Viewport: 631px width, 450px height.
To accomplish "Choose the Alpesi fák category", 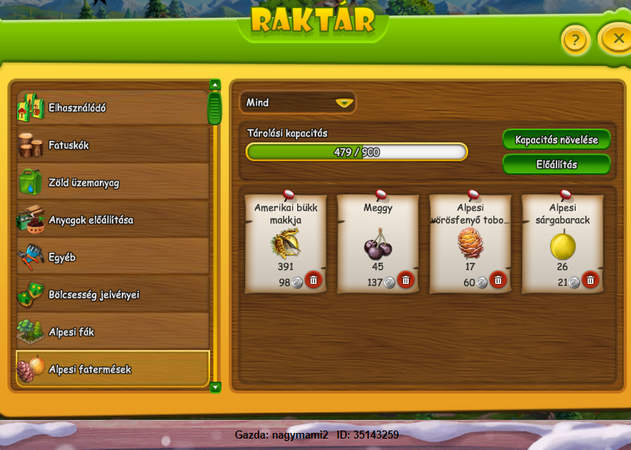I will pos(112,331).
